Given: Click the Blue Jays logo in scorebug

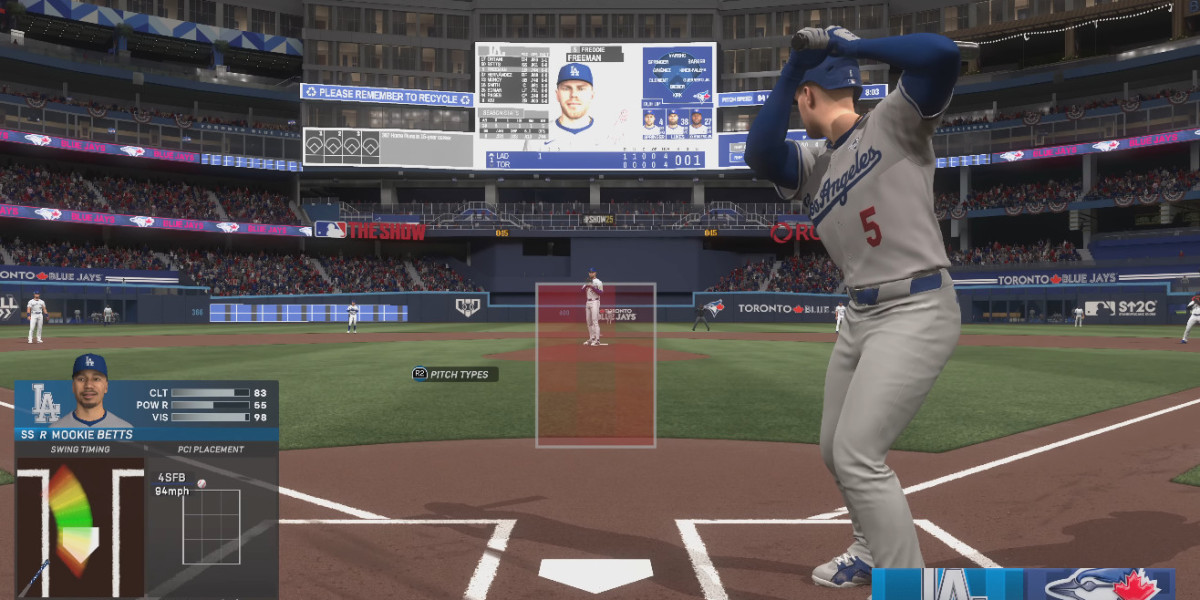Looking at the screenshot, I should (x=1100, y=585).
